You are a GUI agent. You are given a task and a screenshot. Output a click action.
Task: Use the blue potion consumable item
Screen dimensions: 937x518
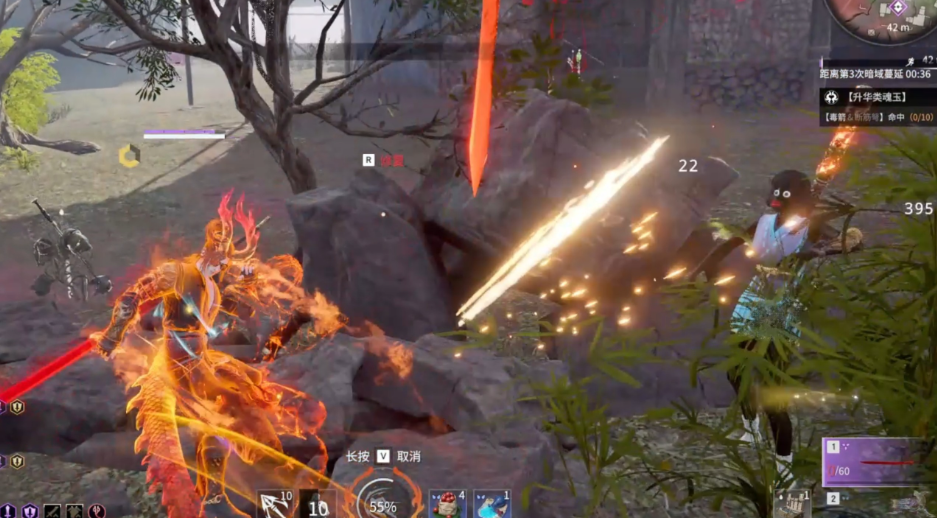(x=492, y=504)
